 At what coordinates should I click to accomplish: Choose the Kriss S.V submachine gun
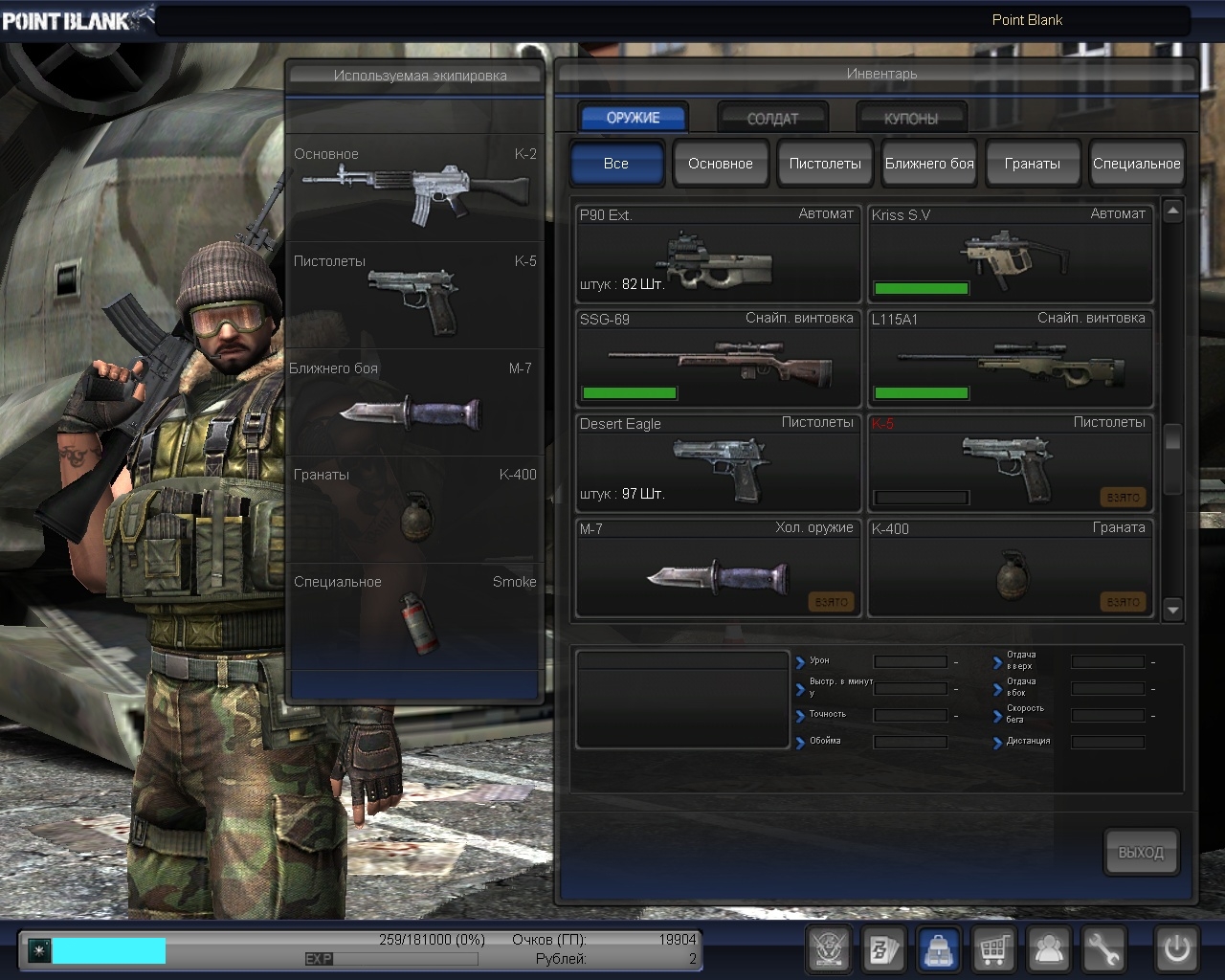pyautogui.click(x=1011, y=255)
